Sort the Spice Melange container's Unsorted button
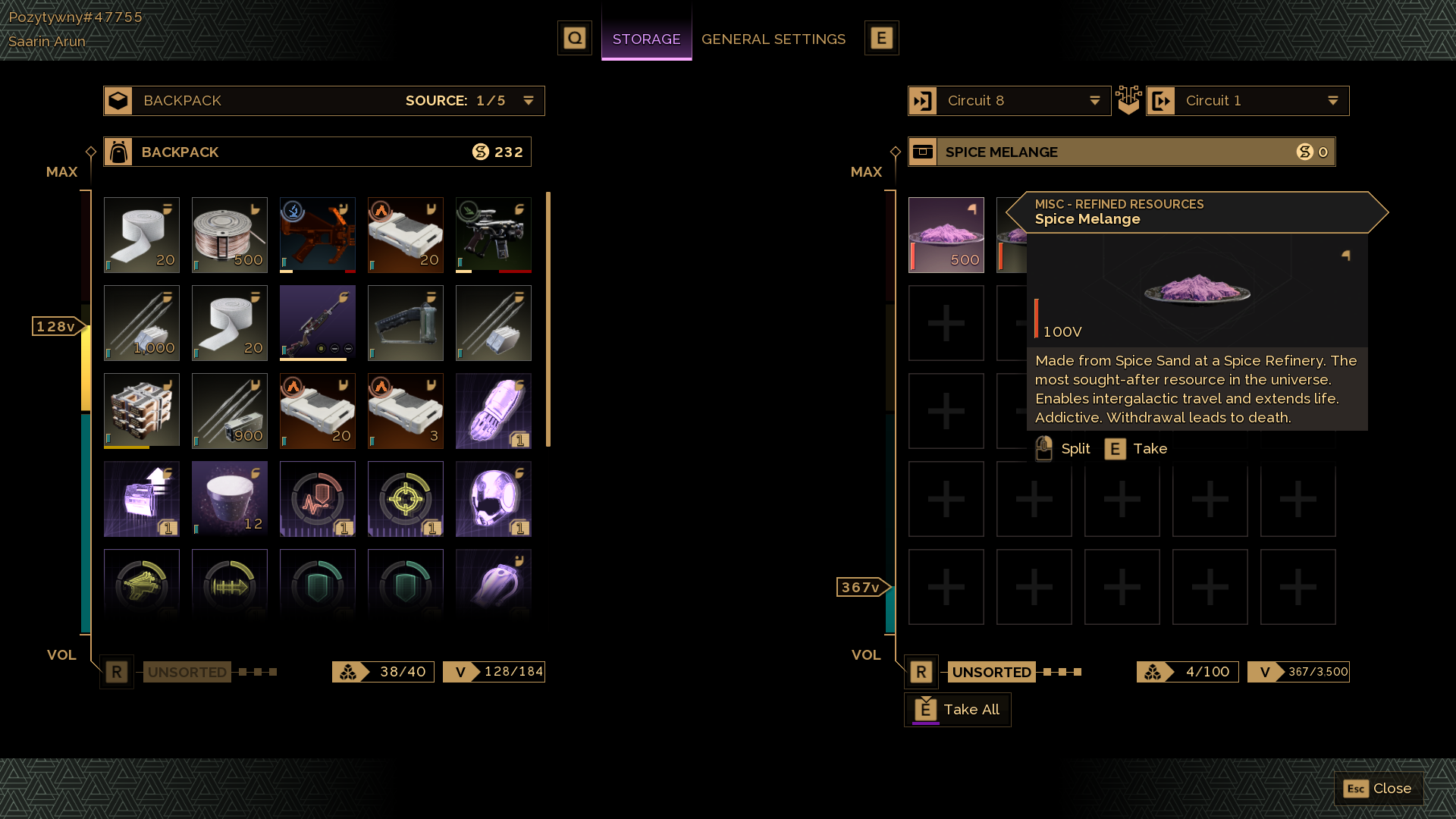Screen dimensions: 1456x819 click(990, 672)
